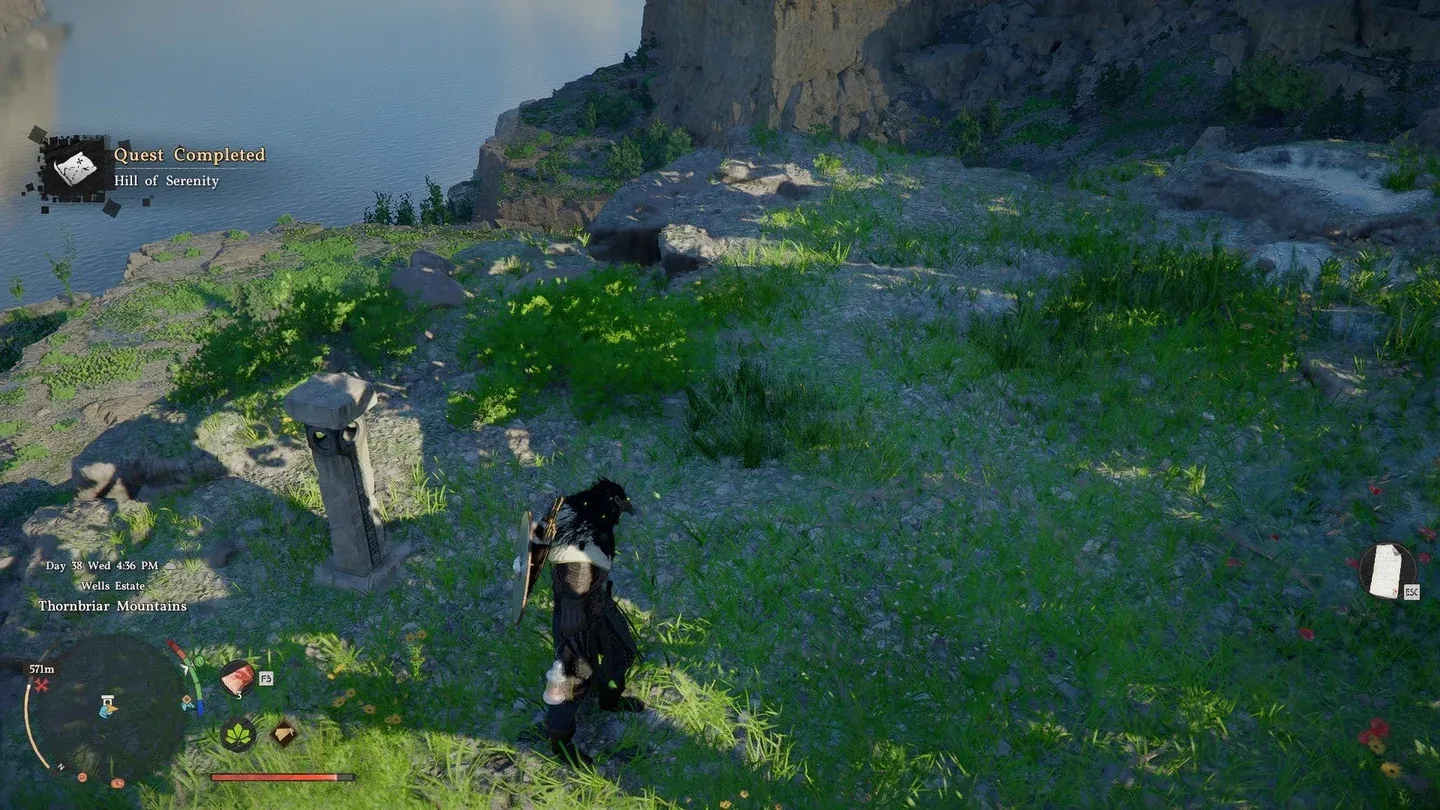The image size is (1440, 810).
Task: Open the Hill of Serenity quest notification
Action: click(165, 168)
